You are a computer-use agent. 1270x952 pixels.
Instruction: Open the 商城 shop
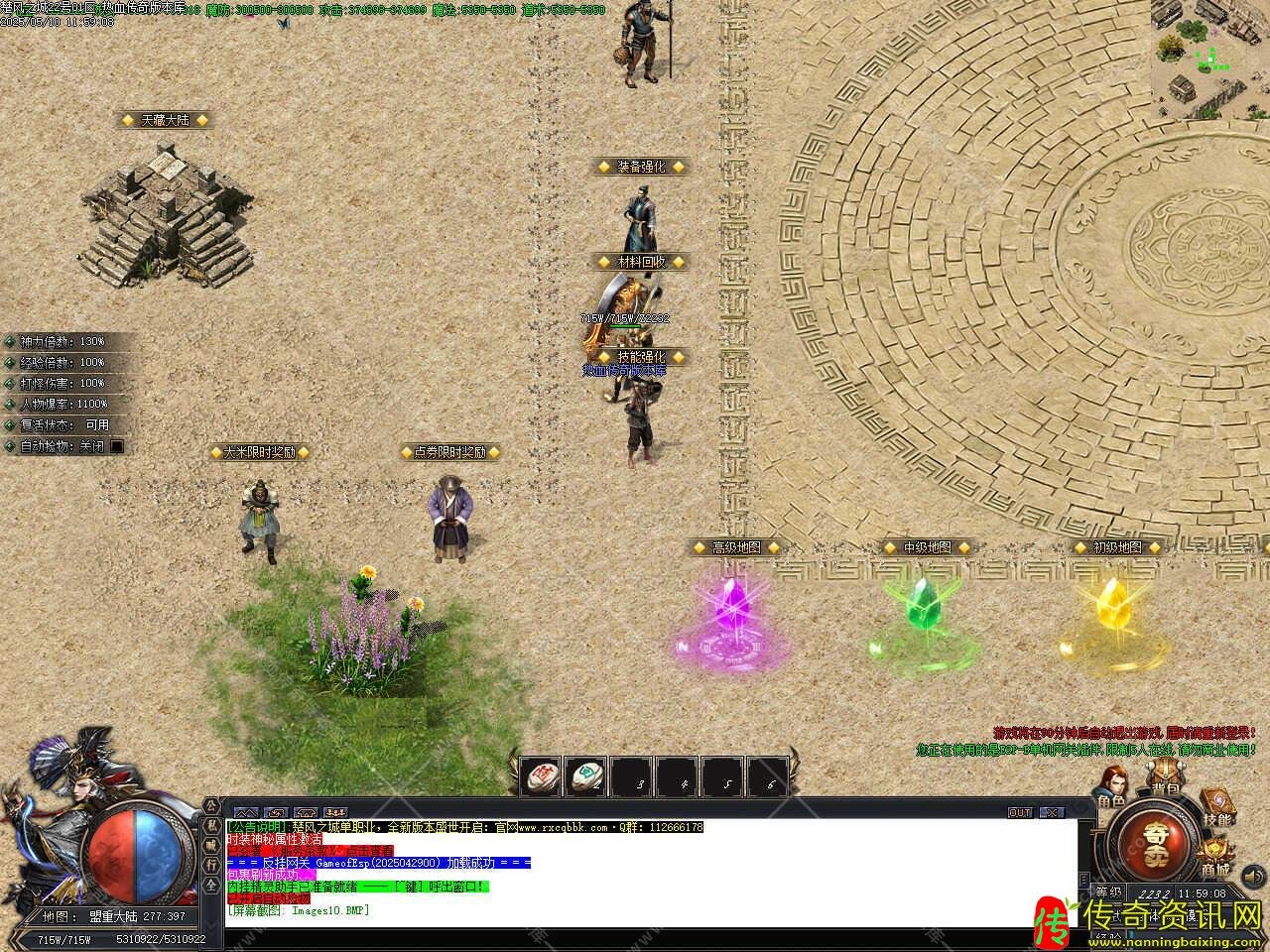click(1214, 858)
